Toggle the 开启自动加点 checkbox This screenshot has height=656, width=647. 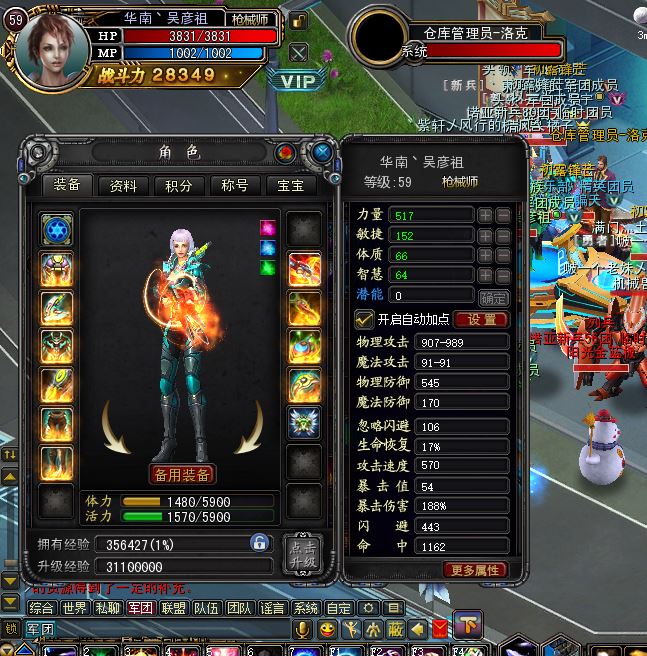(x=366, y=319)
